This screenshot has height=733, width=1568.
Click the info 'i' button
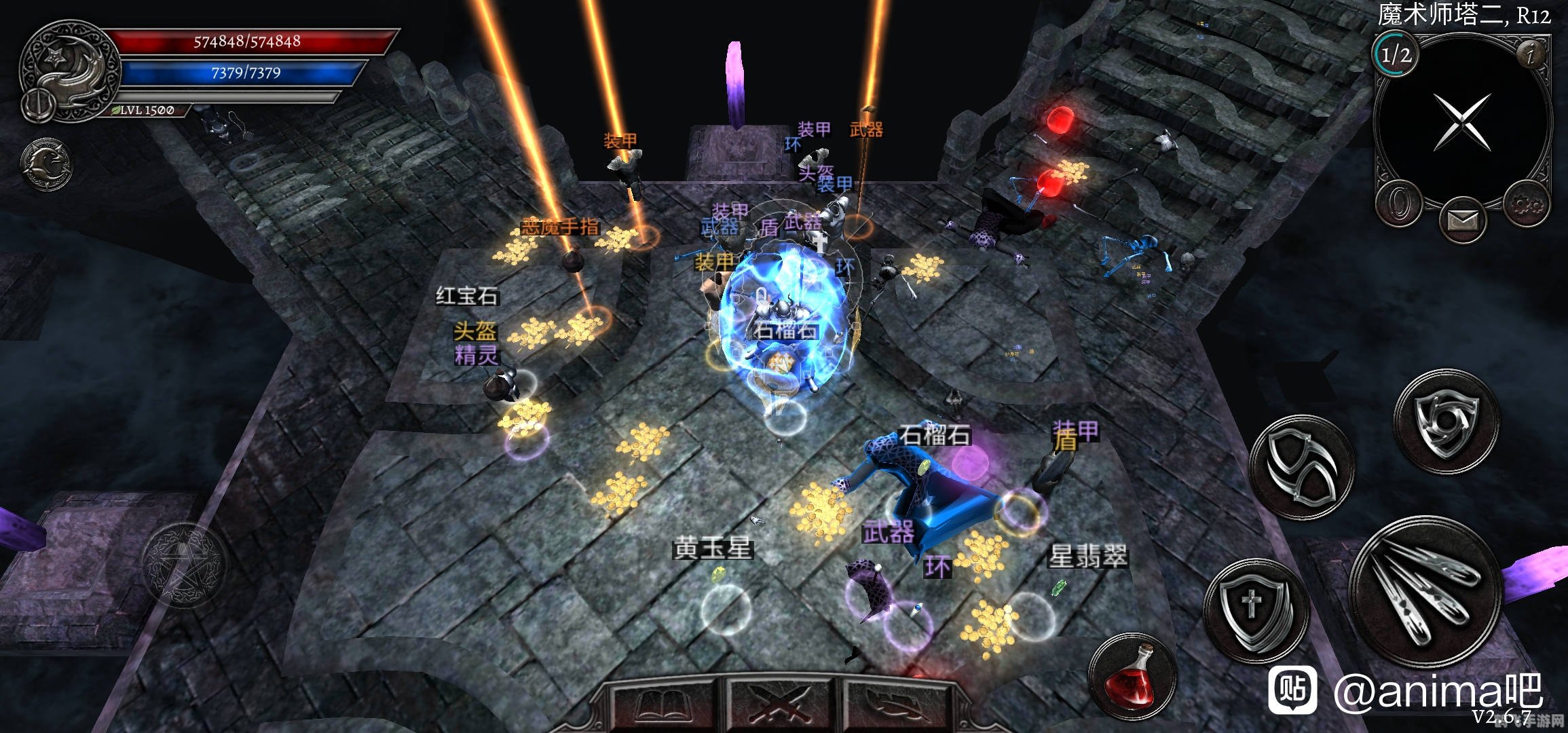pyautogui.click(x=1530, y=54)
